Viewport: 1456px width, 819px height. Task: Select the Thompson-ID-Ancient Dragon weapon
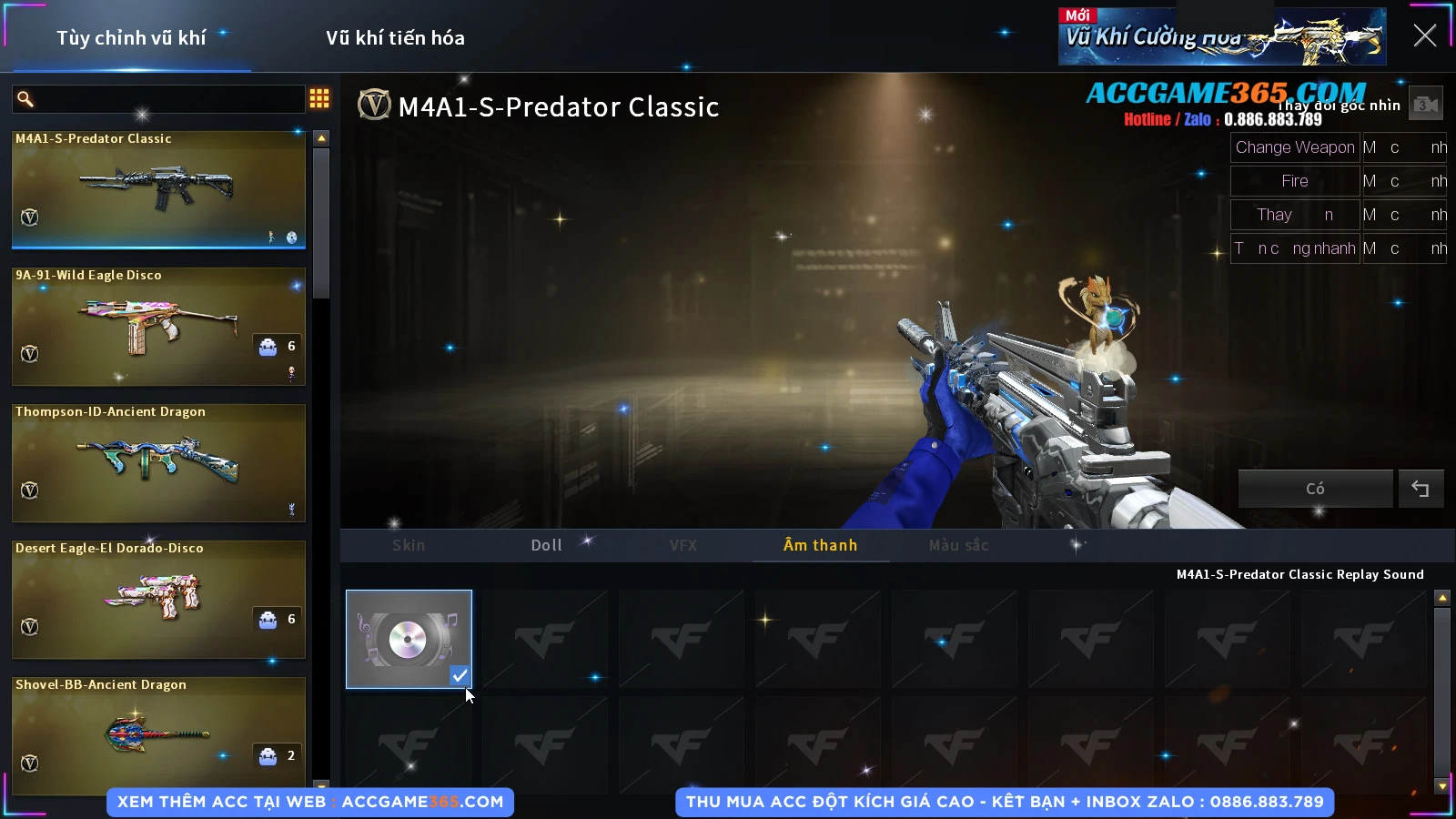pos(158,462)
